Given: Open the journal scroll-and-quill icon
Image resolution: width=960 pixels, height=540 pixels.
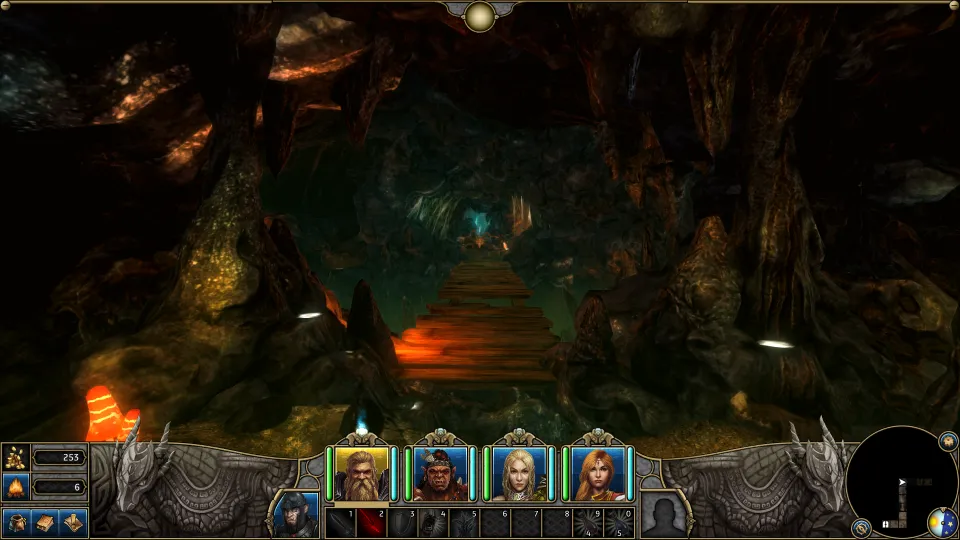Looking at the screenshot, I should click(x=71, y=522).
